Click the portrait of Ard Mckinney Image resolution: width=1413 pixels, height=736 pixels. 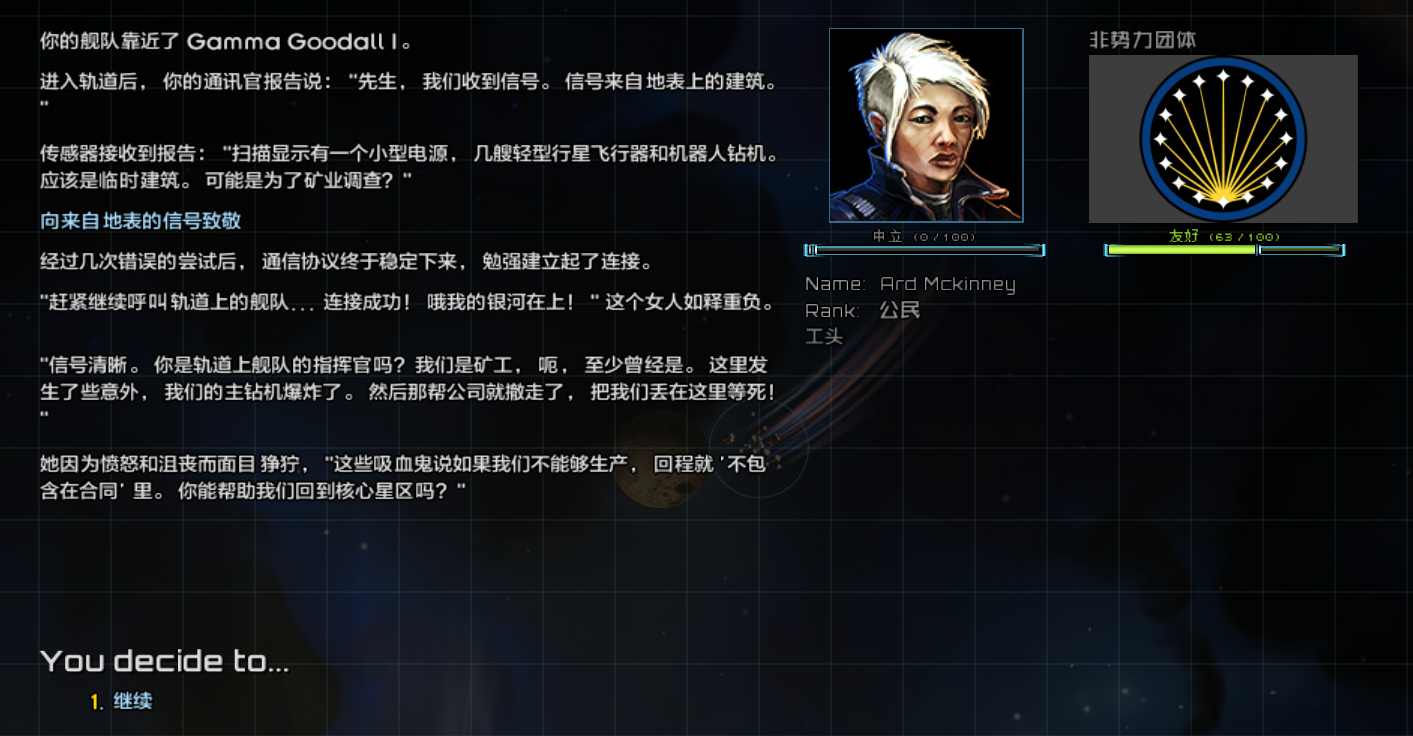(926, 125)
